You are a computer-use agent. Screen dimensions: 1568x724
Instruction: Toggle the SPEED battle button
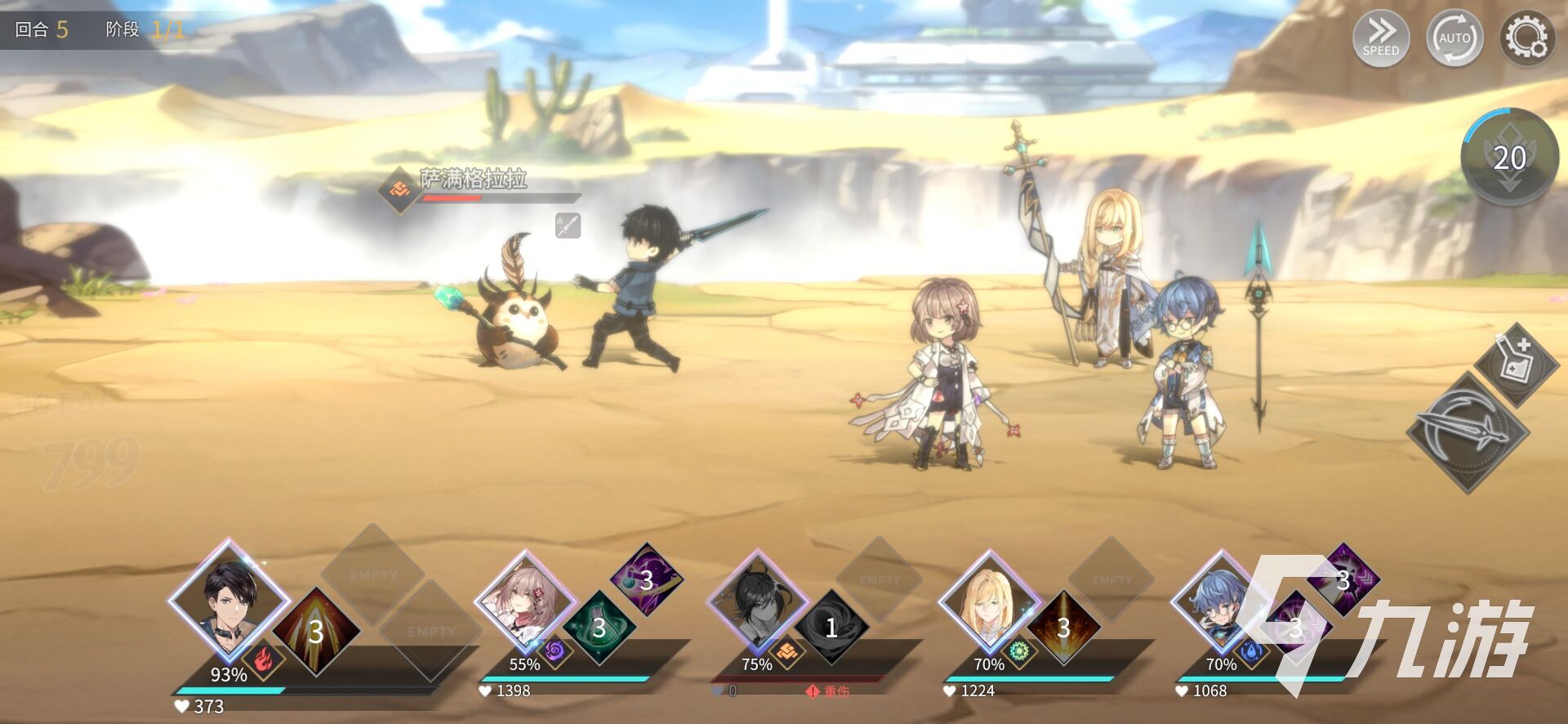click(1380, 37)
